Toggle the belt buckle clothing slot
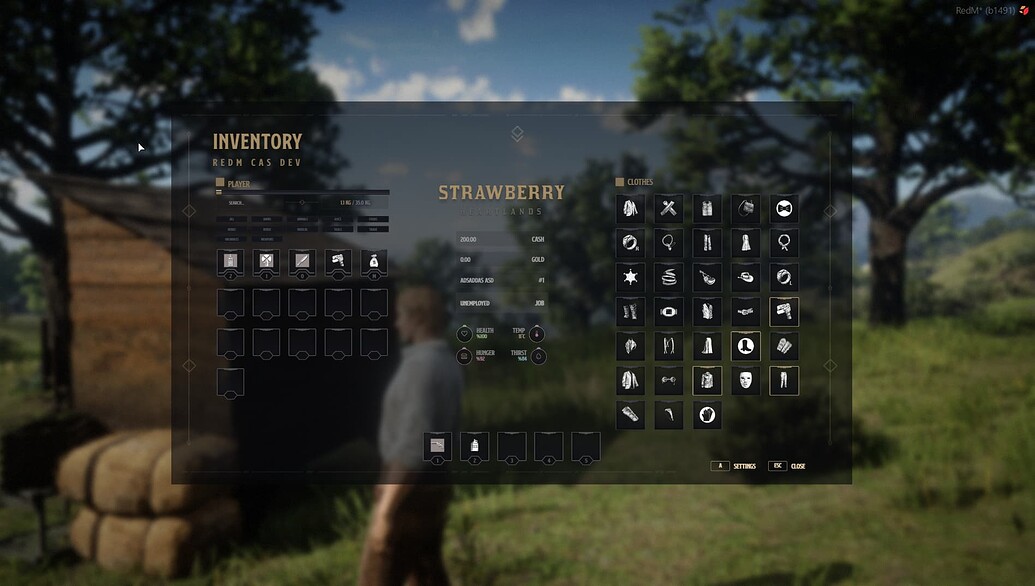 pyautogui.click(x=669, y=311)
